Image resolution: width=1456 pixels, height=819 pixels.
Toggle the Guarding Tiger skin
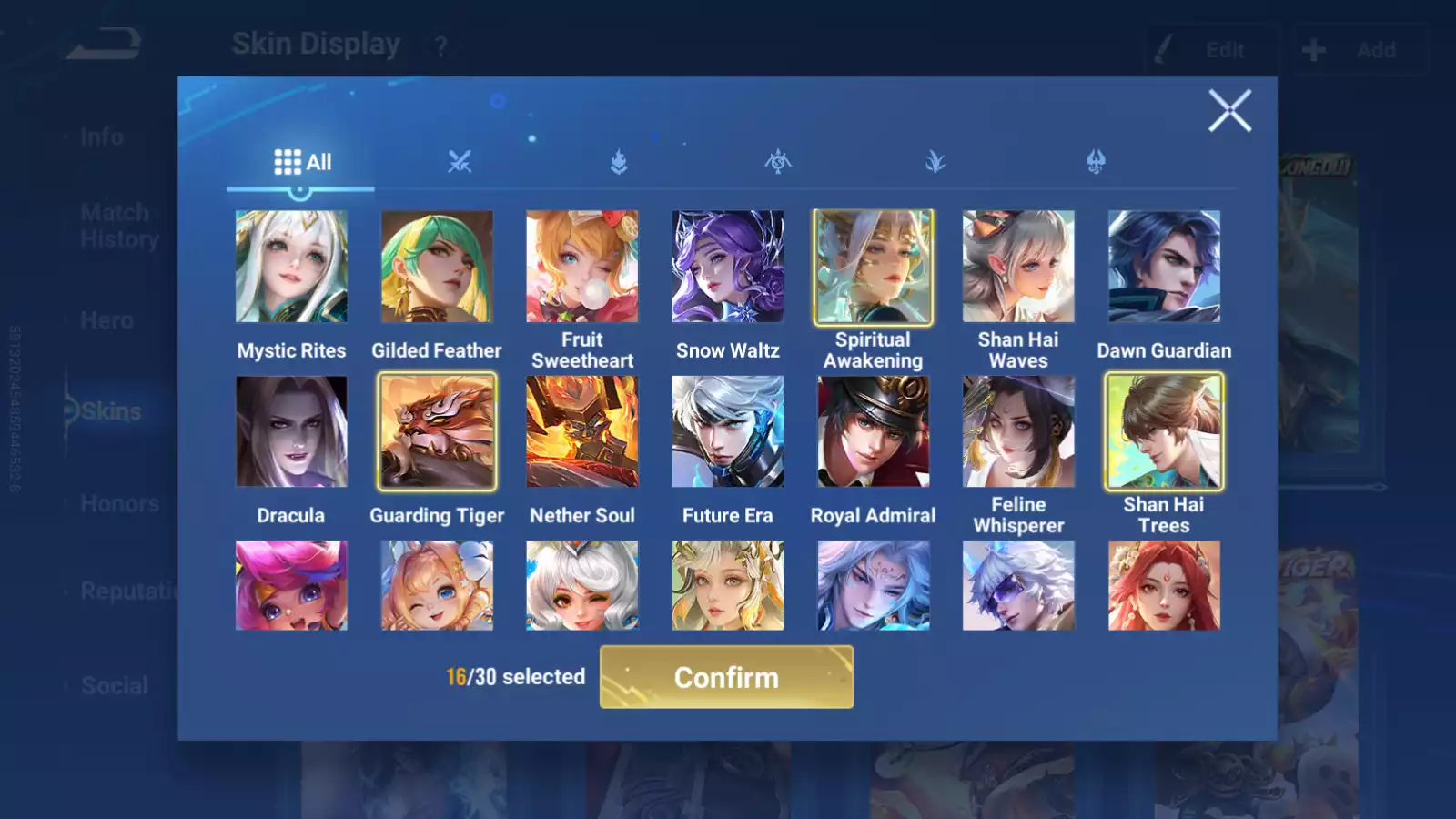click(x=437, y=431)
